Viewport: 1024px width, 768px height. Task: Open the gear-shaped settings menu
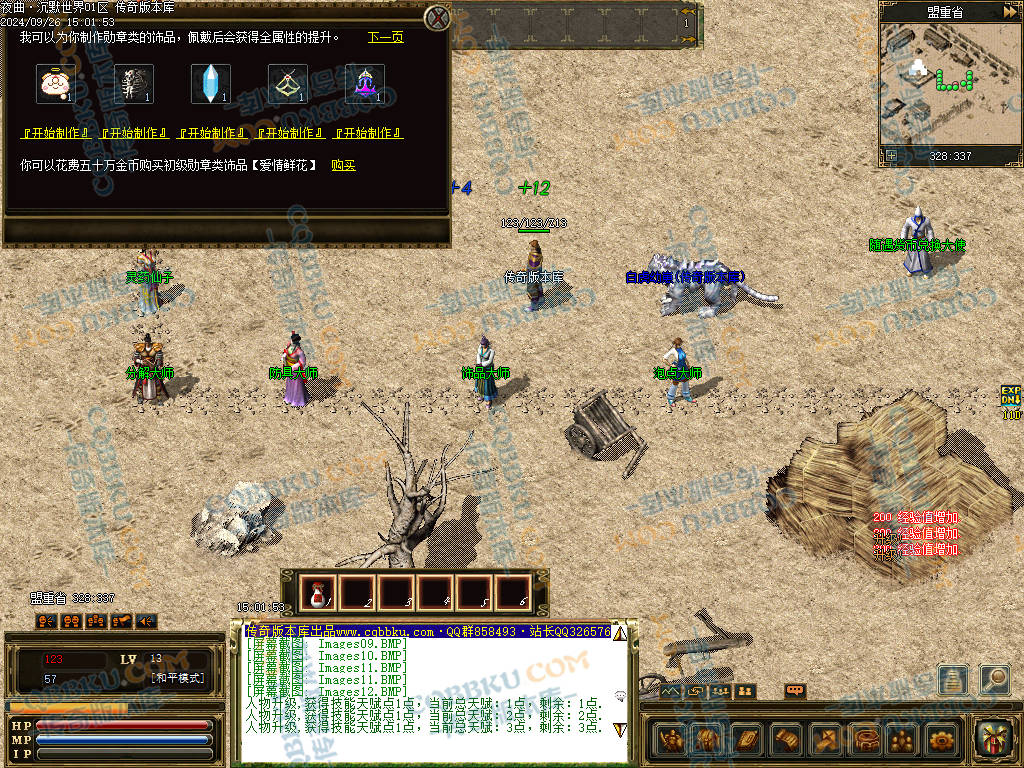pyautogui.click(x=941, y=740)
